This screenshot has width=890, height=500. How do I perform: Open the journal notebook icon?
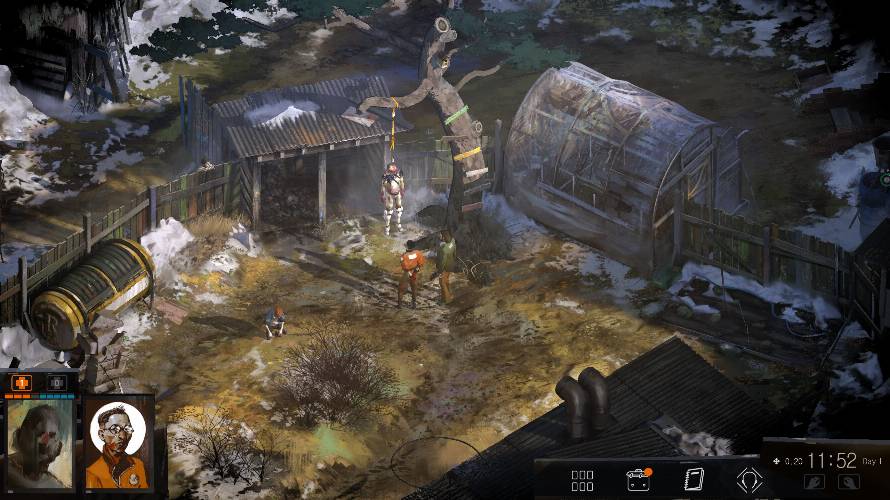click(x=693, y=480)
